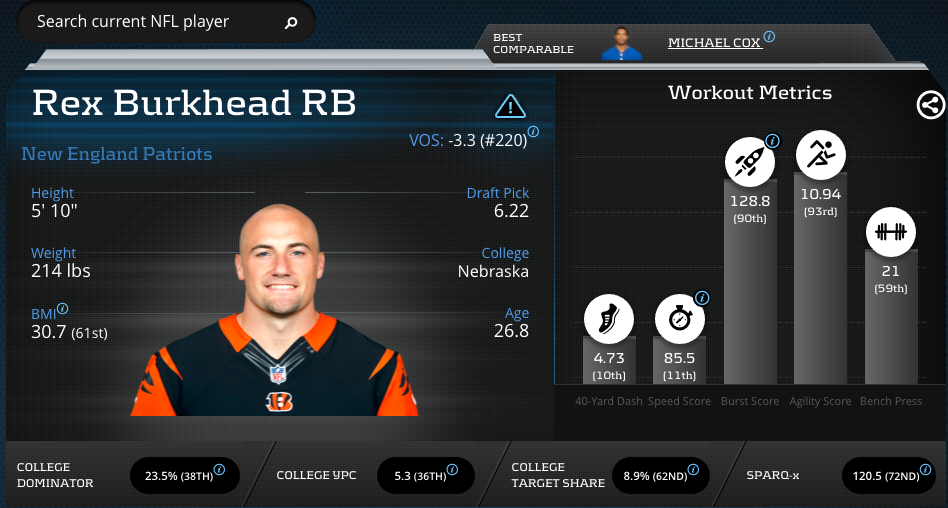Click the magnifying glass search icon
This screenshot has height=508, width=948.
click(x=291, y=22)
